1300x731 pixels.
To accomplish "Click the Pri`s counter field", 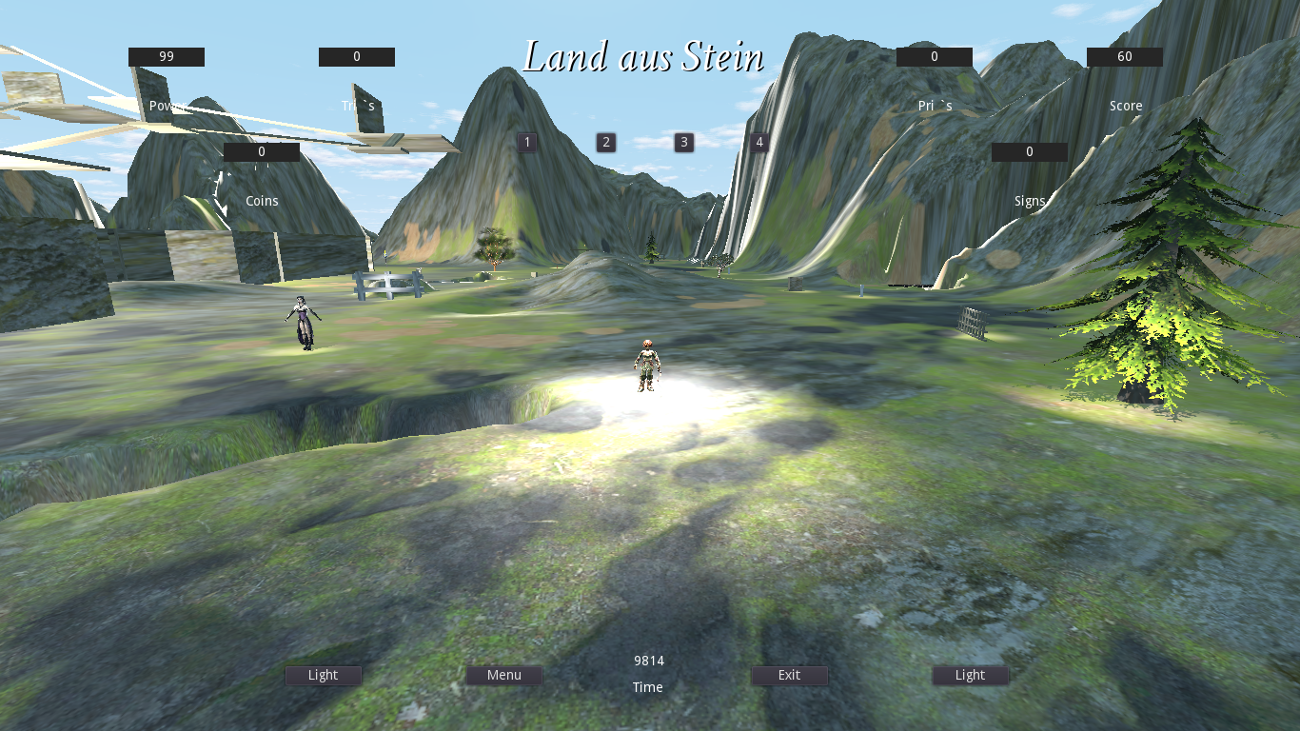I will pyautogui.click(x=934, y=56).
